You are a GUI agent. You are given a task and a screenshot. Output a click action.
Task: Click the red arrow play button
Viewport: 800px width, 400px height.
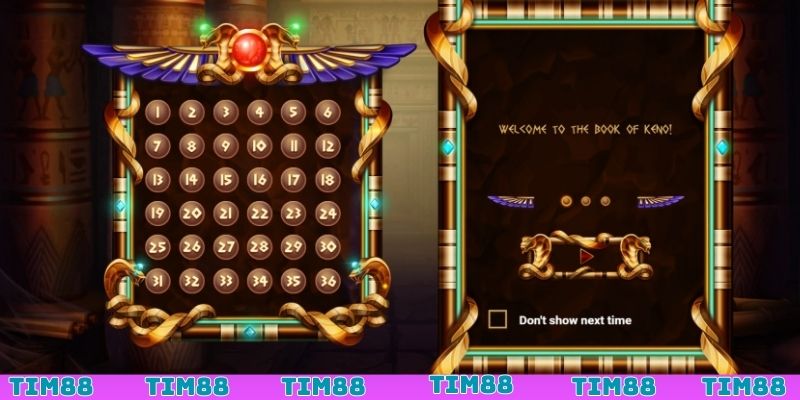[586, 256]
